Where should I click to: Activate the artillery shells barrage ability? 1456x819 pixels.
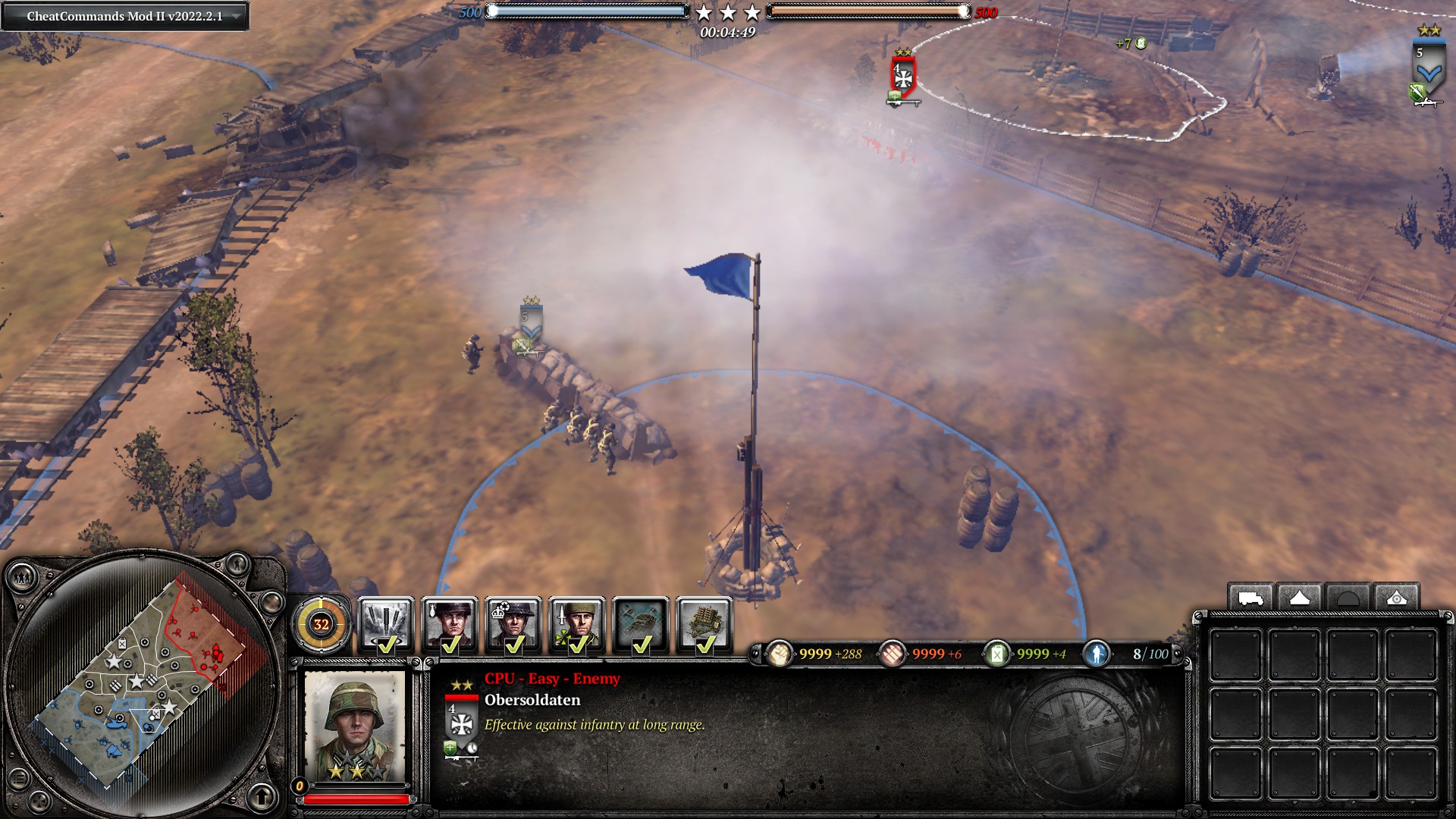point(385,625)
